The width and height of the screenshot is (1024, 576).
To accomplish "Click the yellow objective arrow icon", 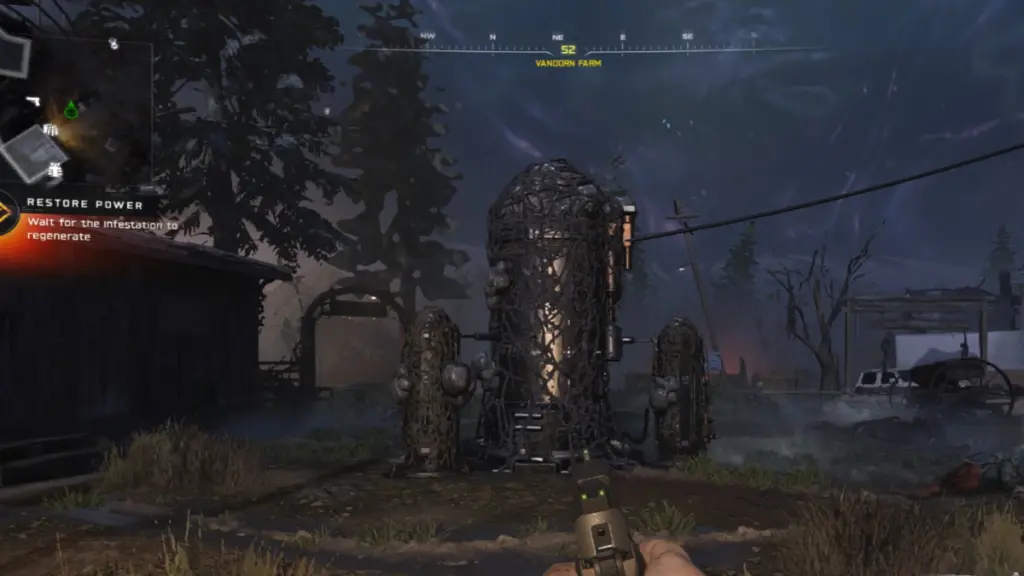I will pyautogui.click(x=7, y=212).
